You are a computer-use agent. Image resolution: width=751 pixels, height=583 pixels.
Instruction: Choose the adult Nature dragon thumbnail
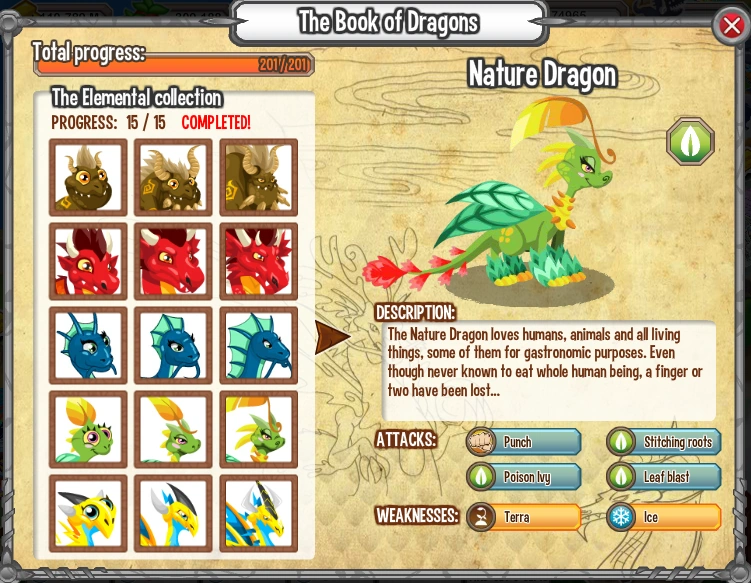258,429
